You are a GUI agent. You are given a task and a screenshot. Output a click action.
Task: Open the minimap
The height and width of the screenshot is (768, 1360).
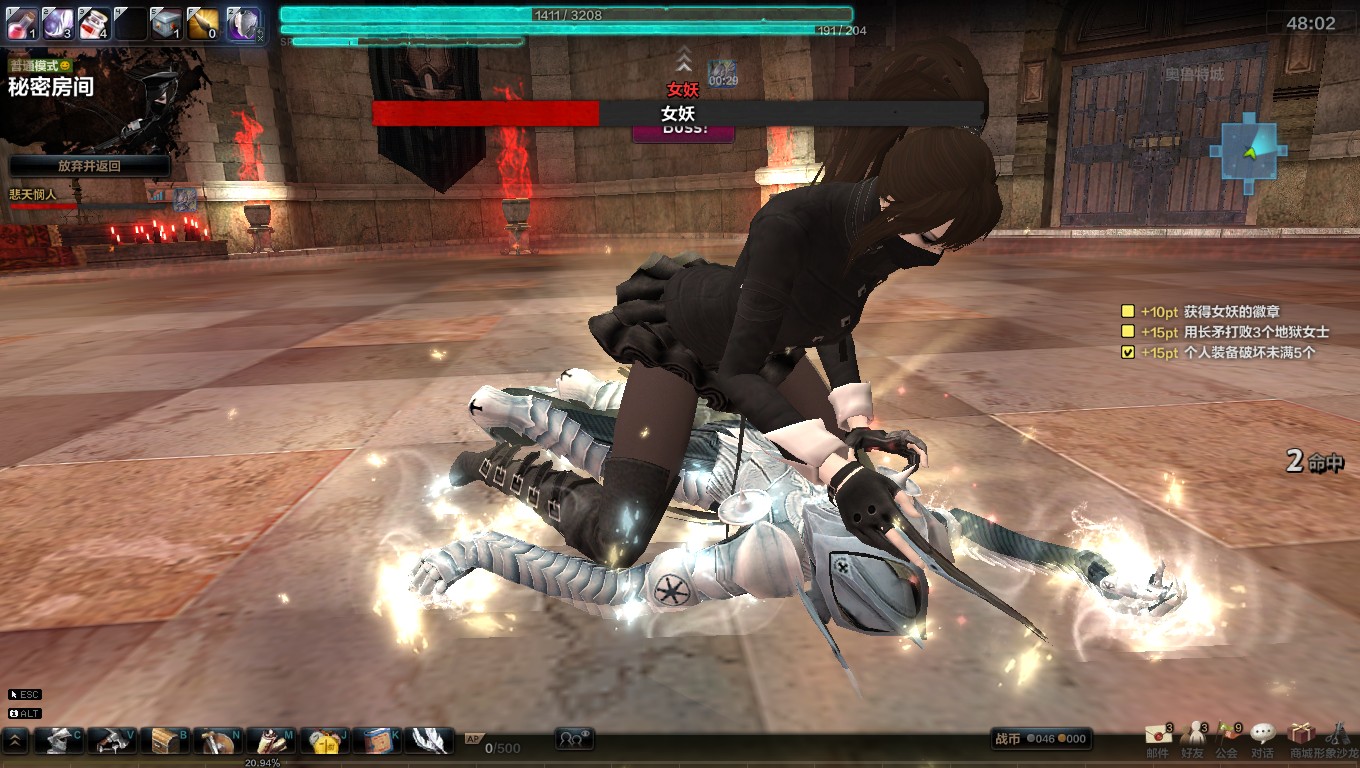click(1248, 153)
